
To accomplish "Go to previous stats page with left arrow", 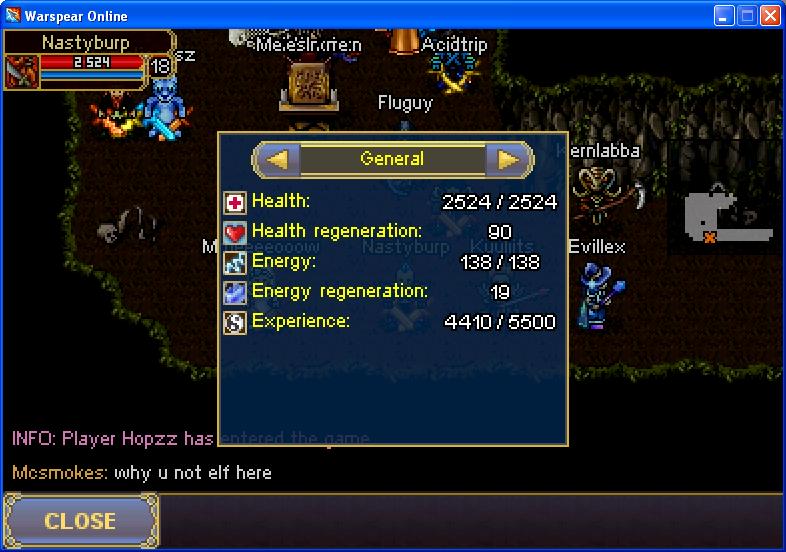I will (x=279, y=159).
